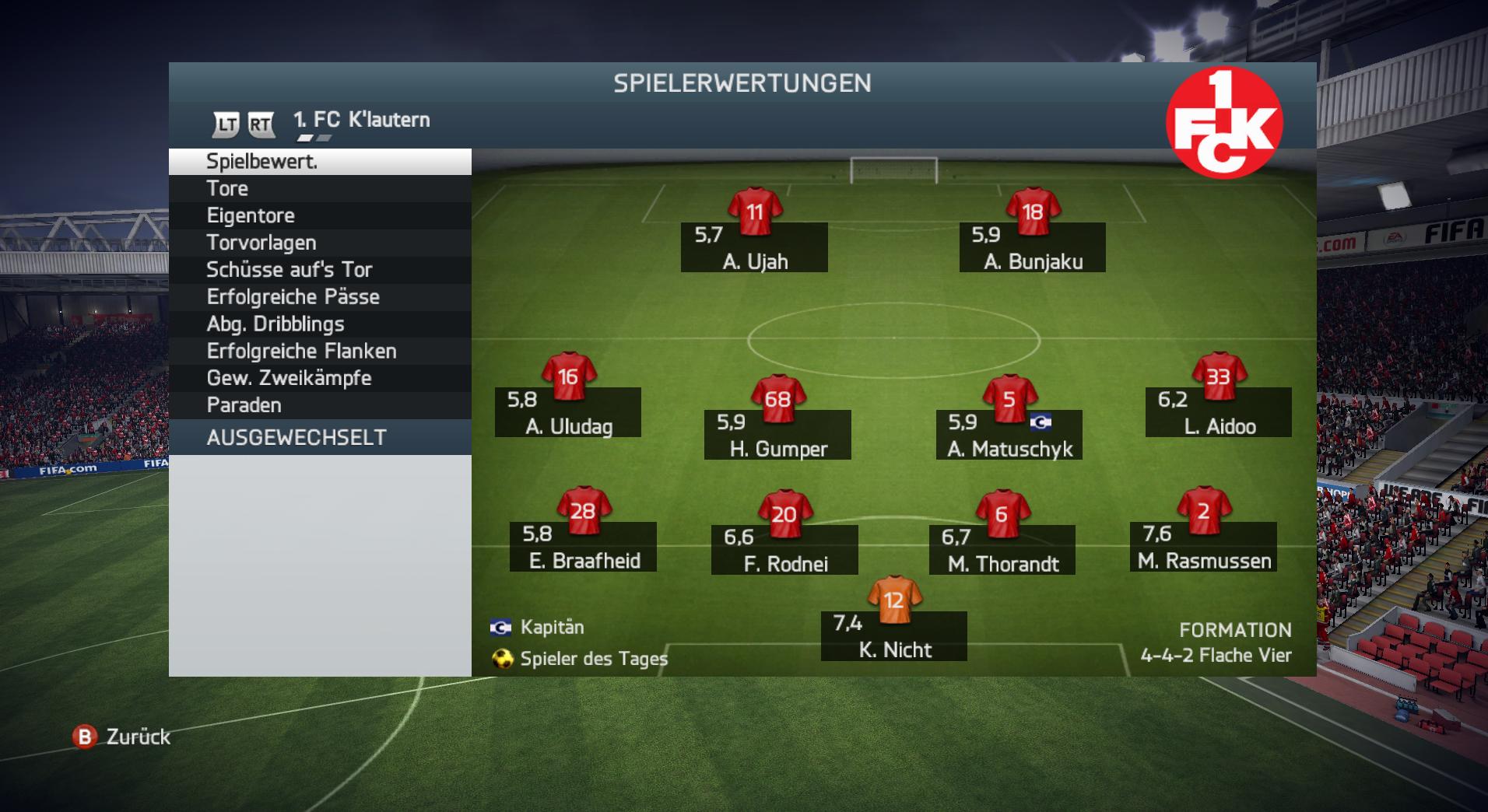Viewport: 1488px width, 812px height.
Task: Select L. Aidoo's player card
Action: 1219,411
